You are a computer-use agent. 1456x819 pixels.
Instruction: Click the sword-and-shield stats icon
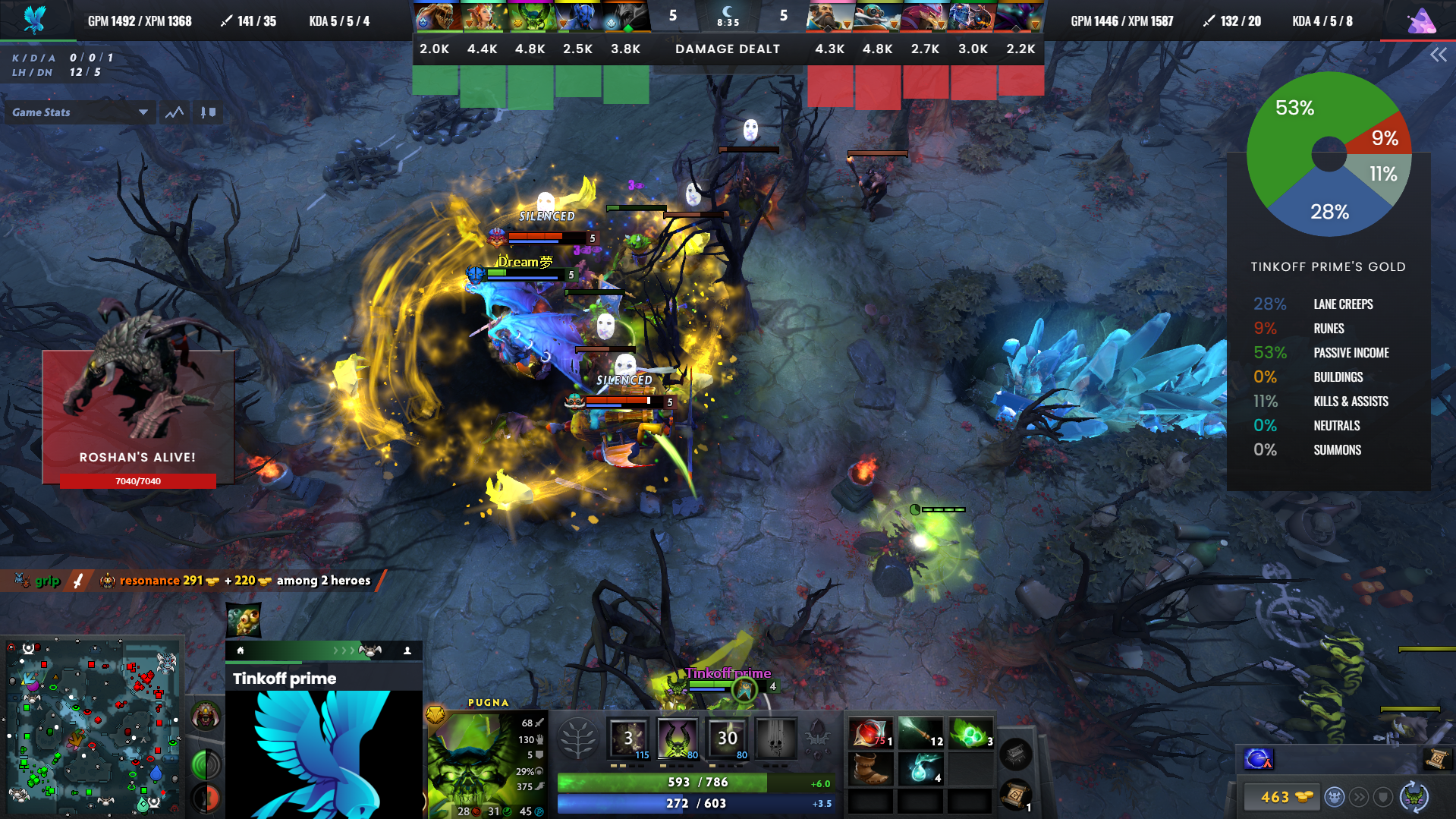tap(207, 112)
